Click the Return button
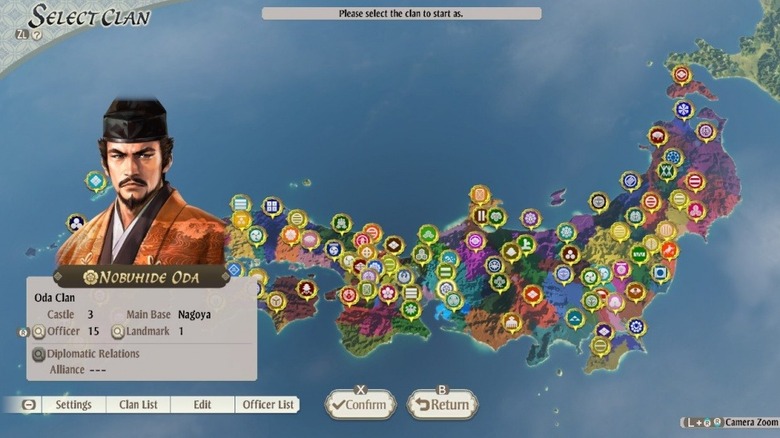The image size is (780, 438). click(x=442, y=405)
